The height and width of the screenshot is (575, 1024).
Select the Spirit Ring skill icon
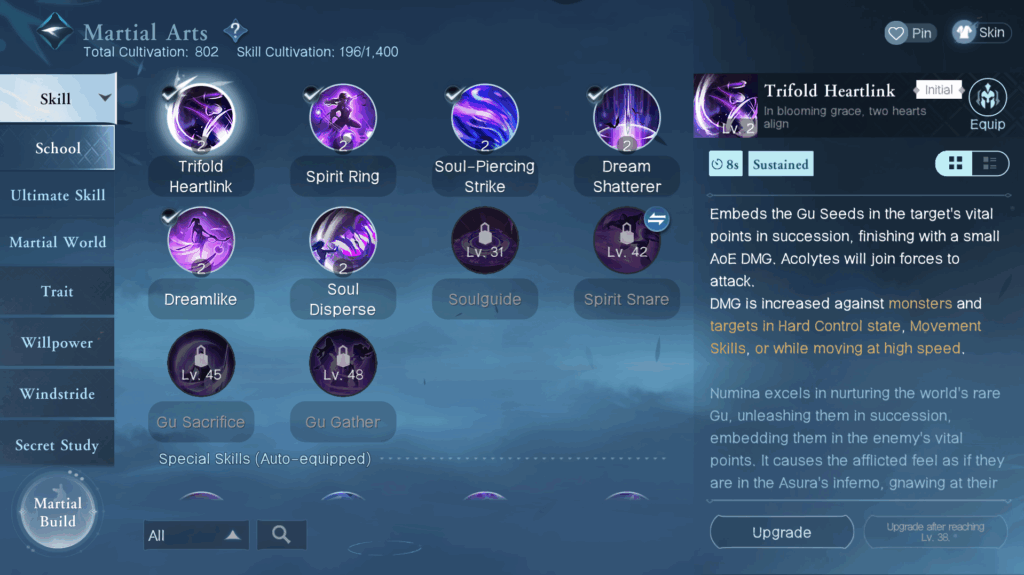(343, 118)
